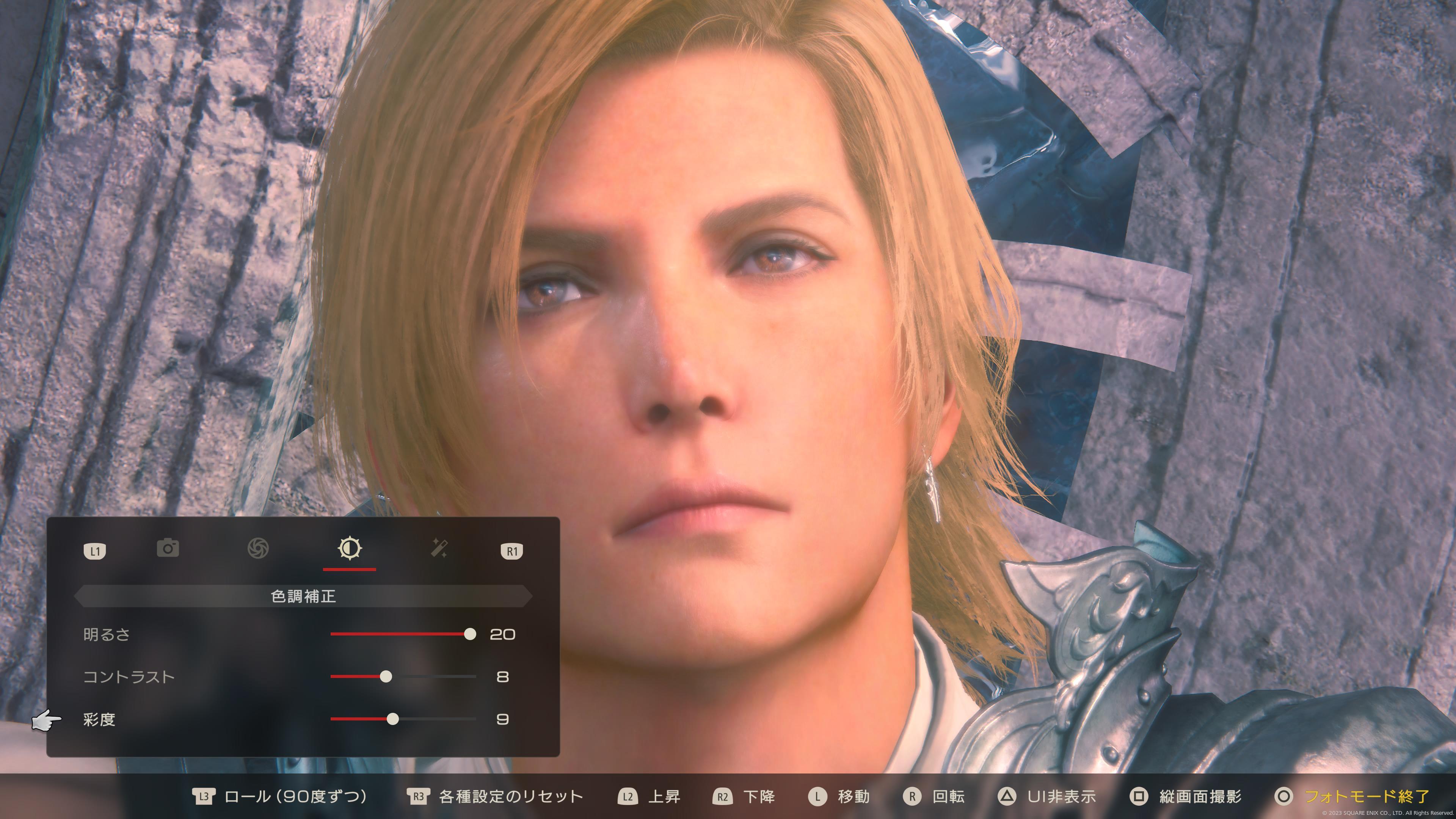Open the aperture lens tab

tap(258, 548)
